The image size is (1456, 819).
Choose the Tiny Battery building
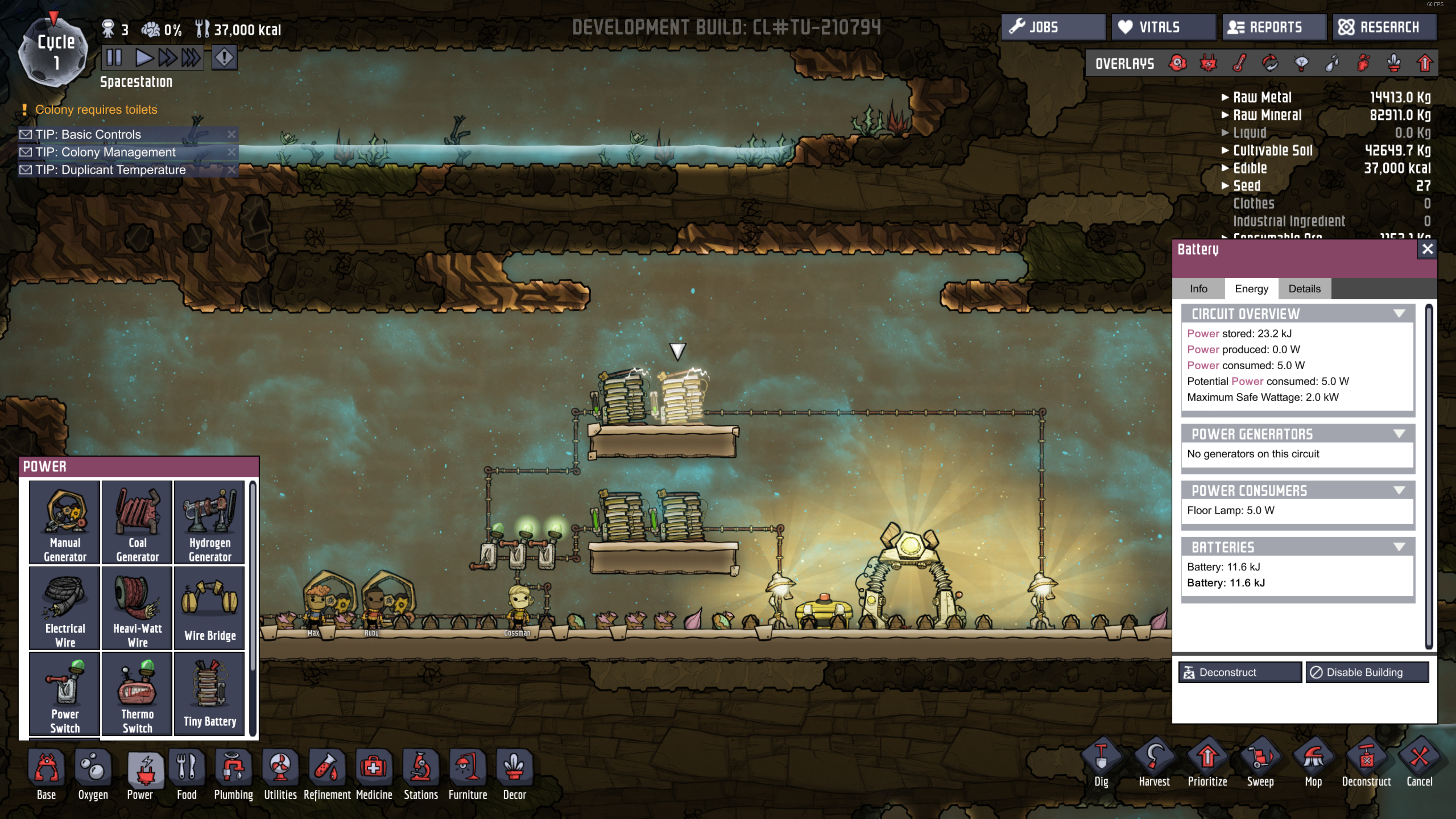click(x=210, y=694)
